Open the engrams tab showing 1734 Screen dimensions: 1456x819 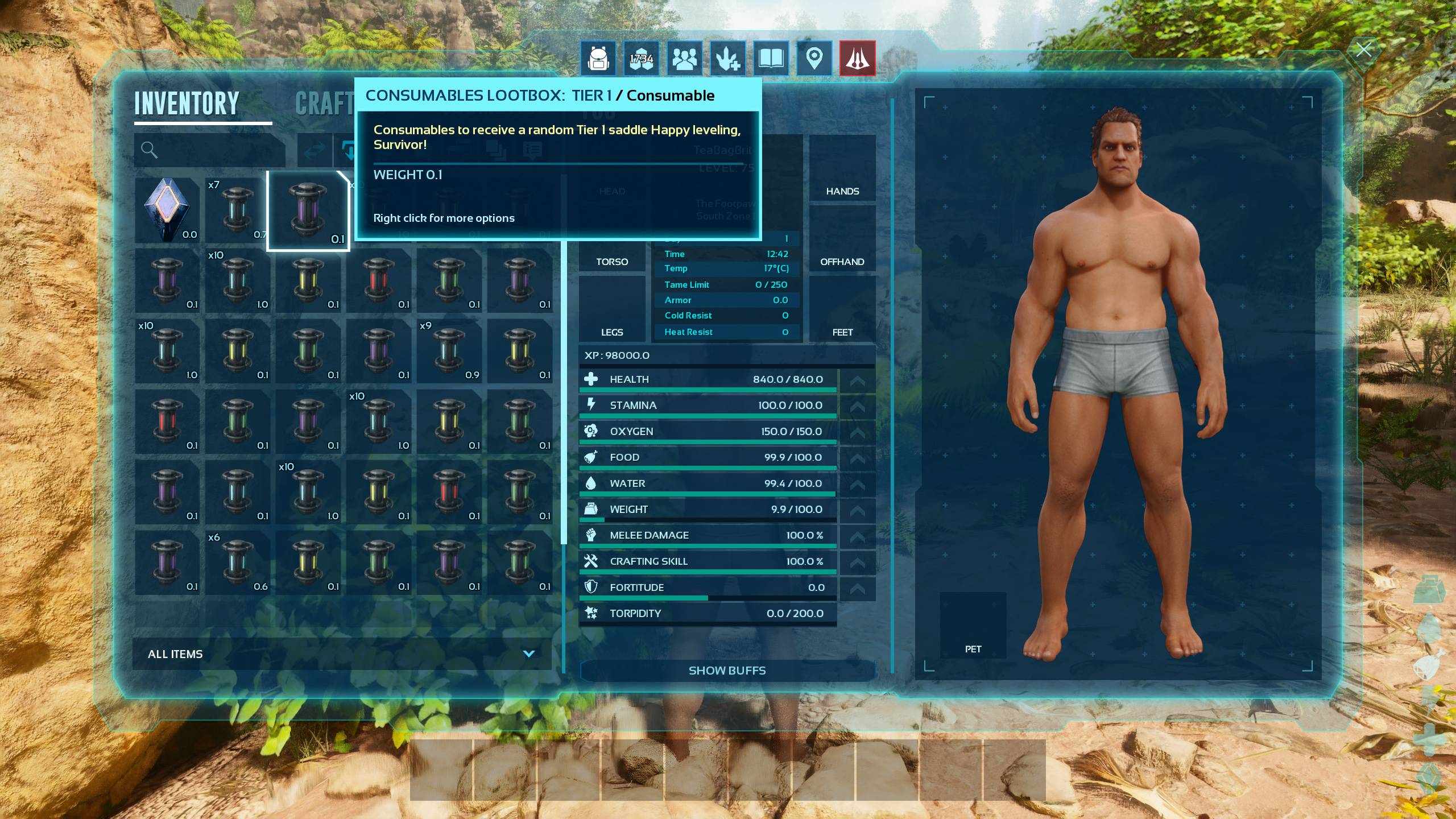(641, 58)
